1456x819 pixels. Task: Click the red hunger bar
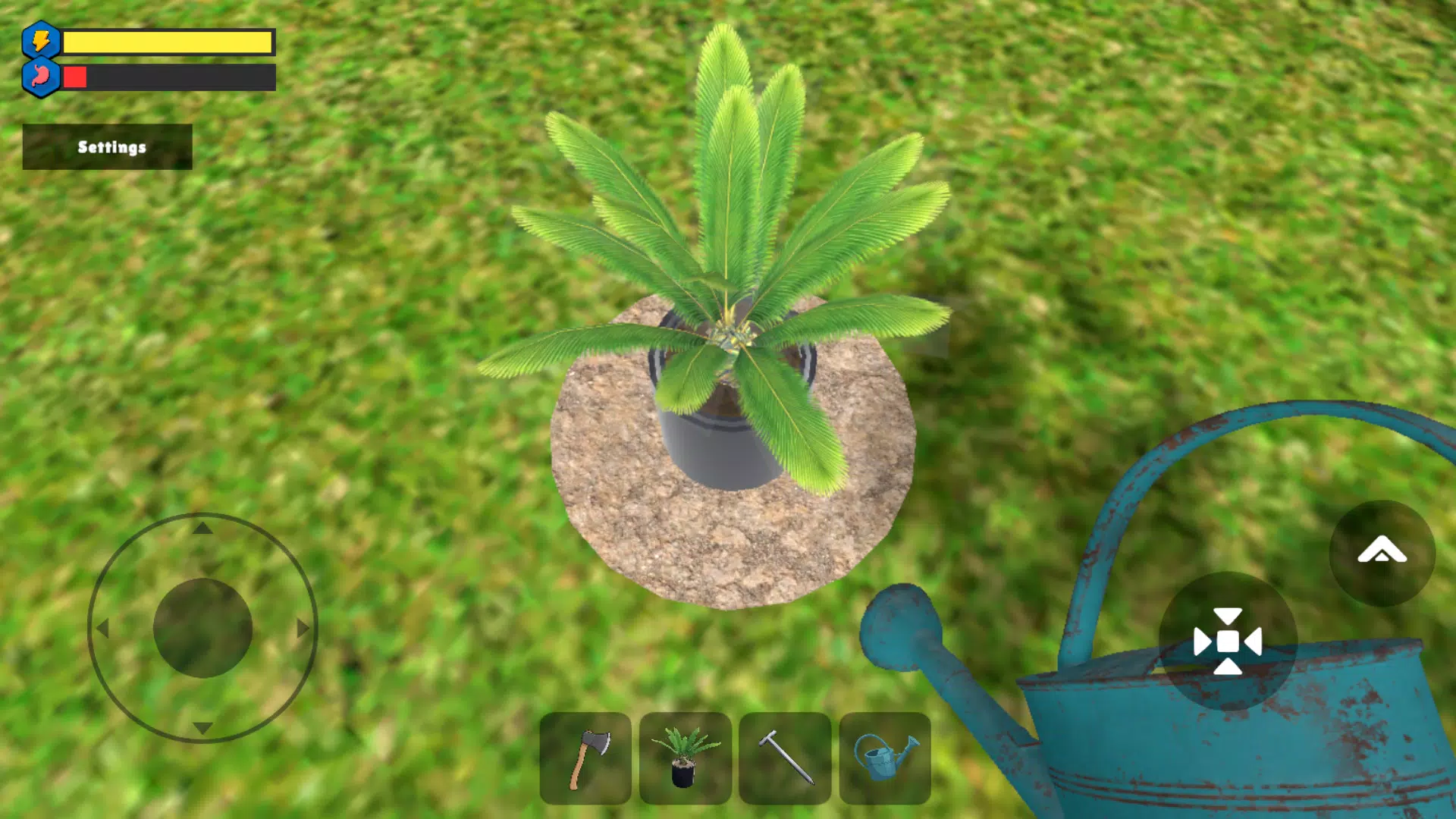click(x=76, y=76)
